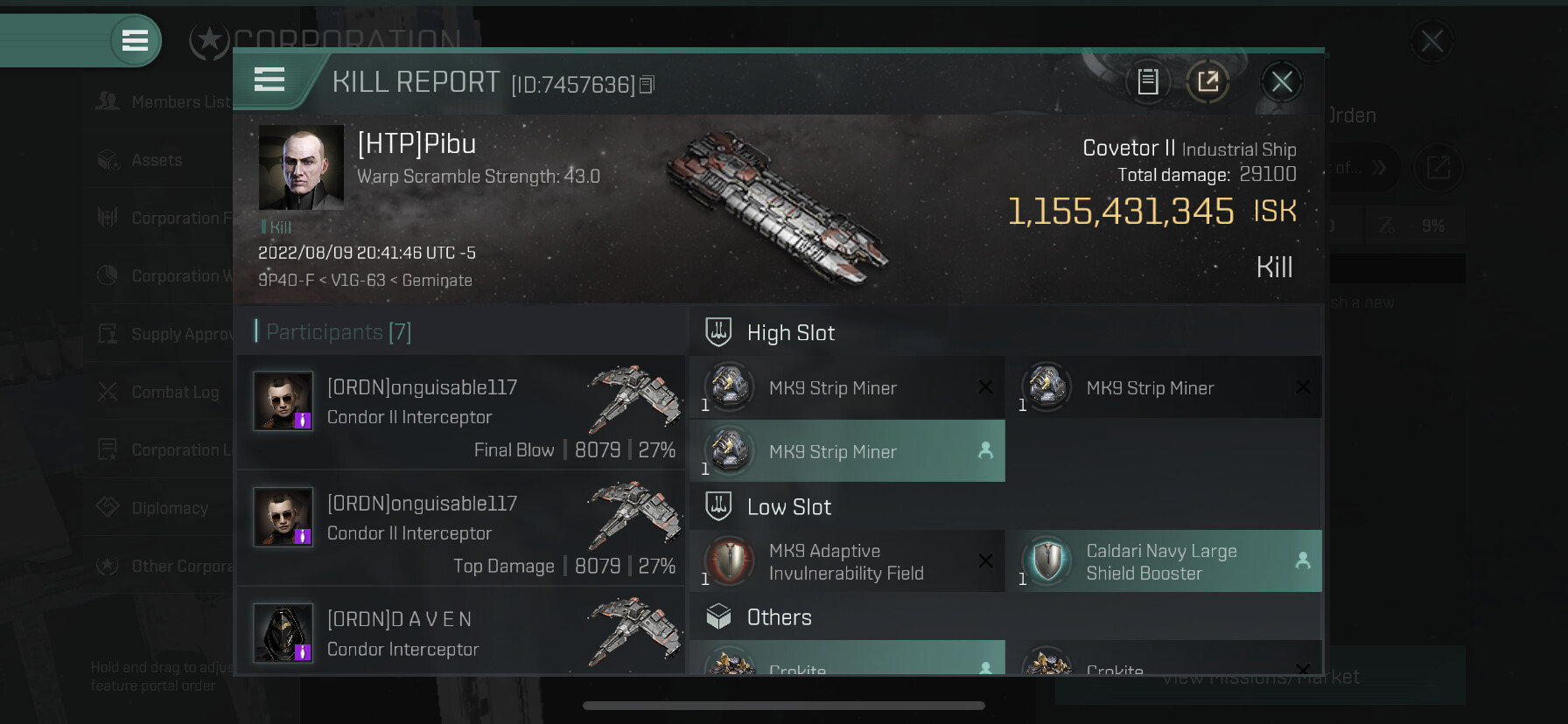Close the Corporation panel
The width and height of the screenshot is (1568, 724).
(x=1431, y=41)
